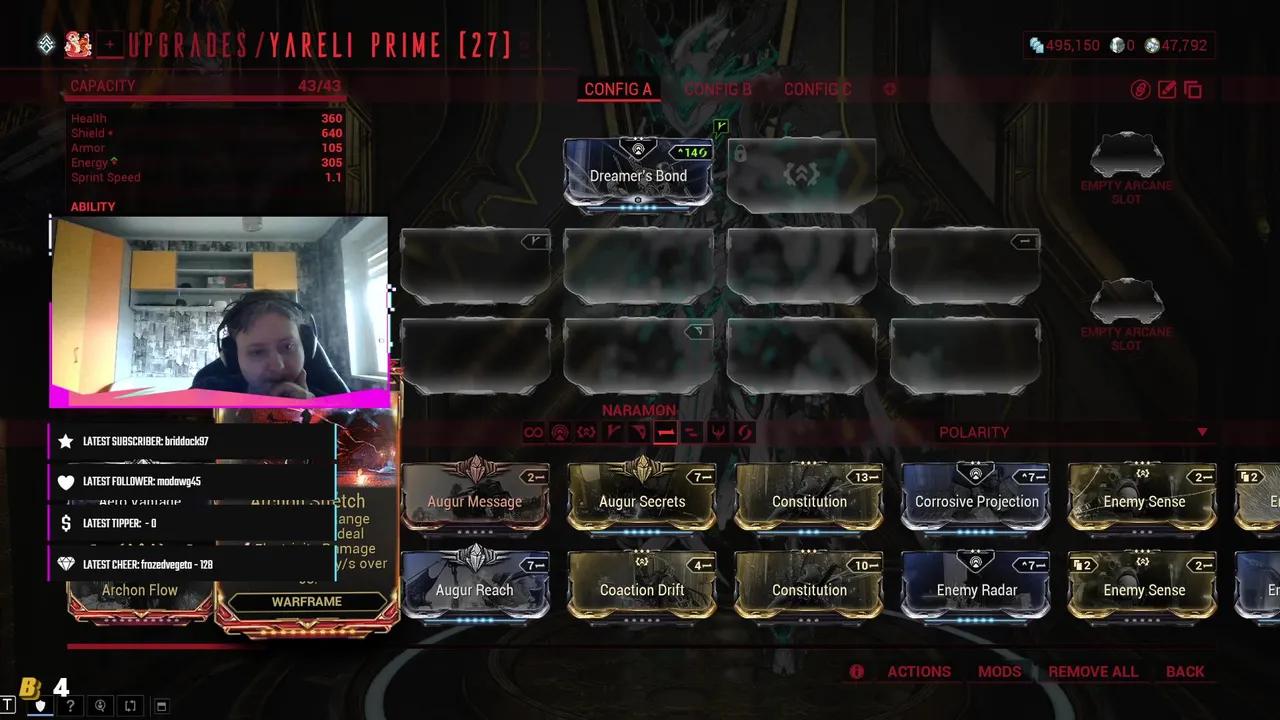The width and height of the screenshot is (1280, 720).
Task: Toggle the Naramon polarity filter
Action: (666, 431)
